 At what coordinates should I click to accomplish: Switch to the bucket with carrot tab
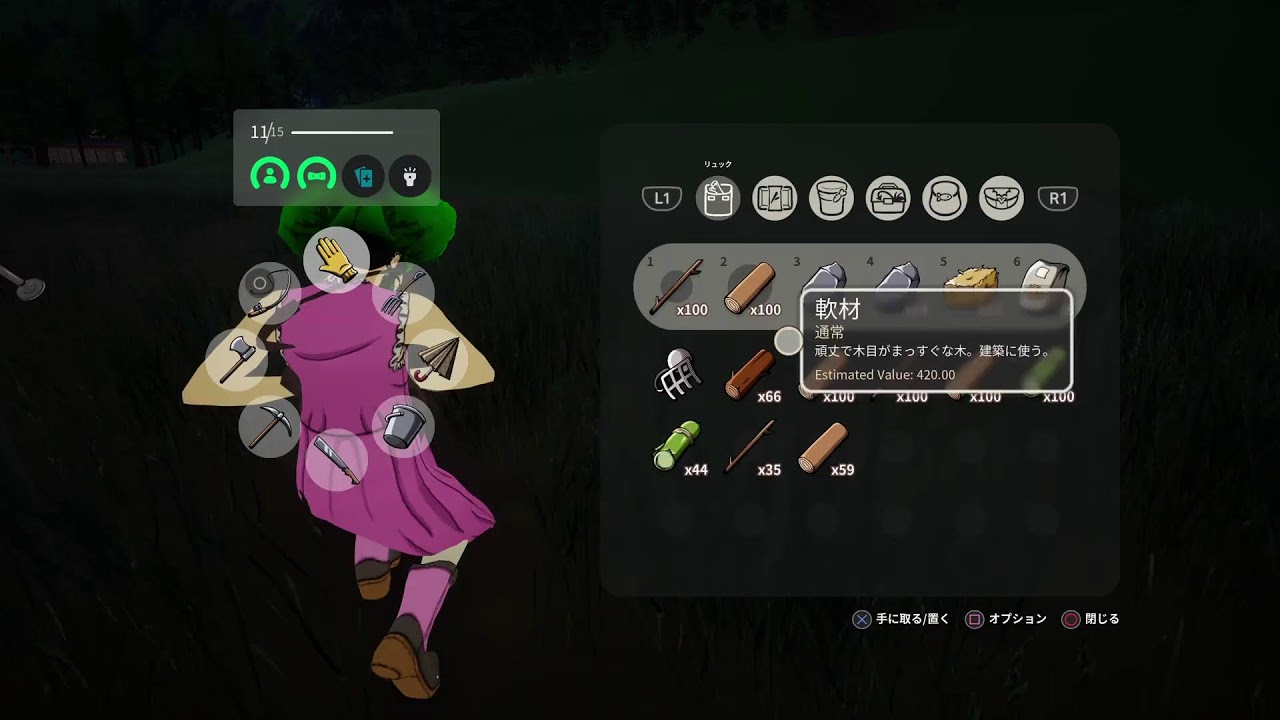coord(831,198)
